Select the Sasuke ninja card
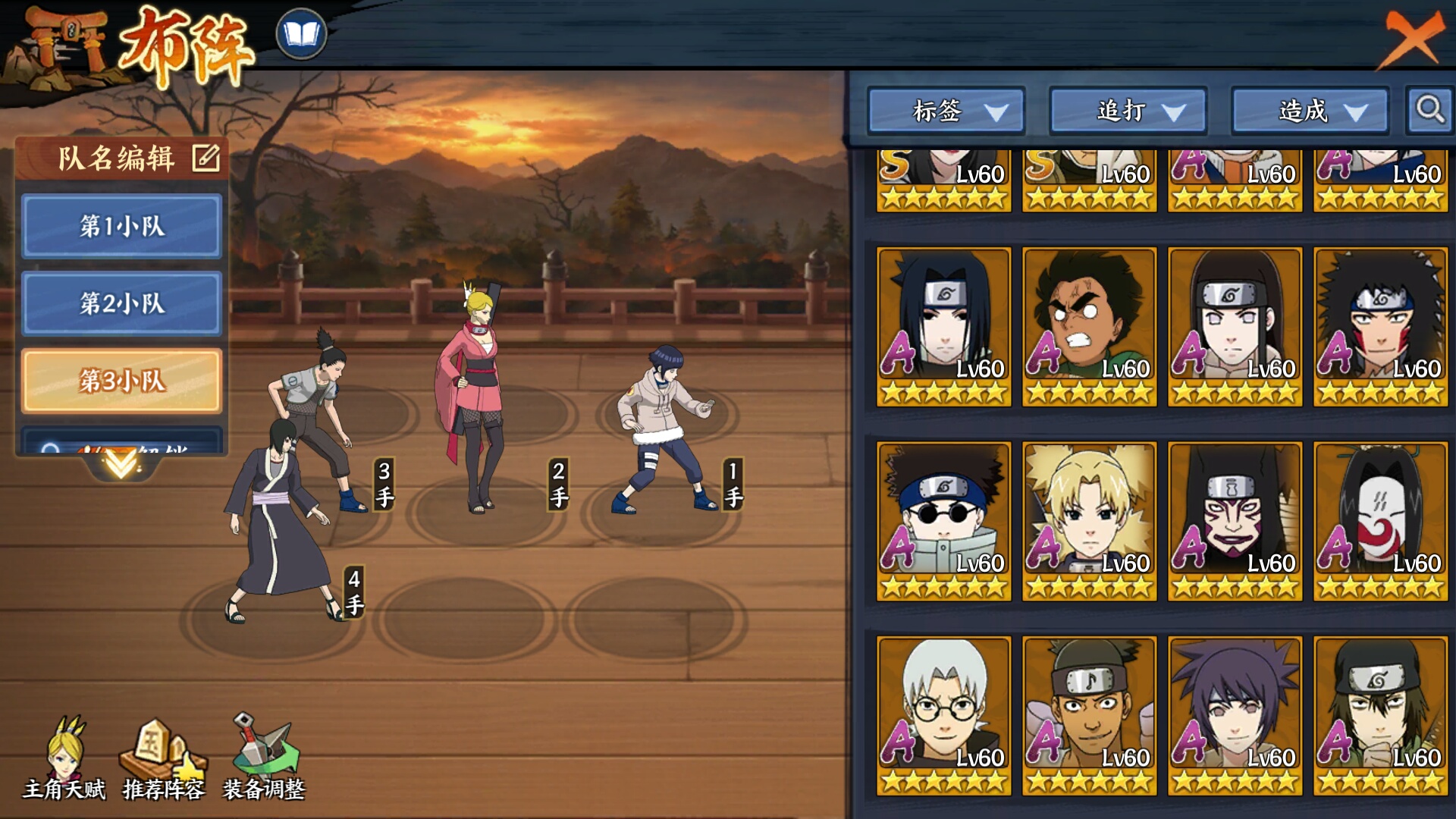1456x819 pixels. point(944,326)
